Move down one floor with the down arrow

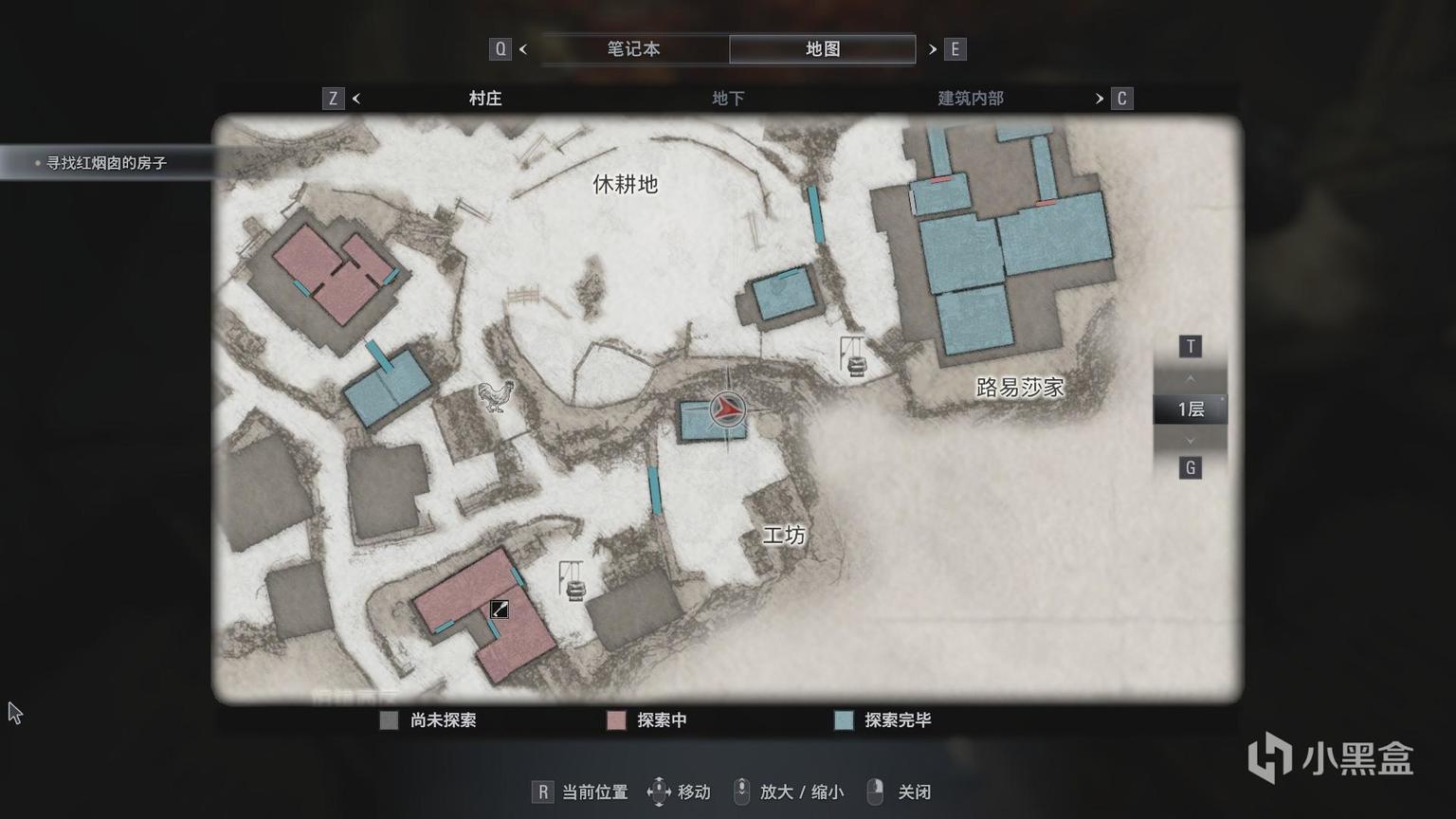(1191, 440)
